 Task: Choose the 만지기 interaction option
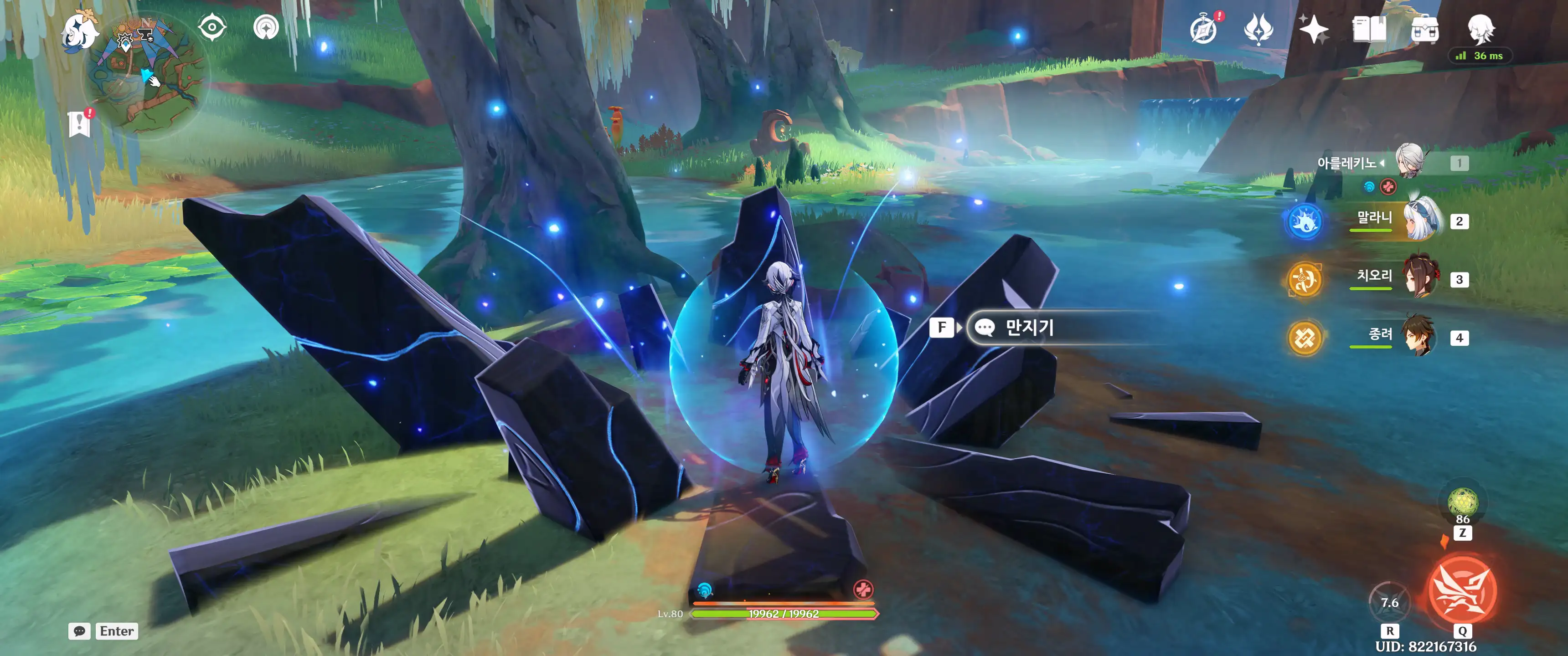[x=1029, y=328]
